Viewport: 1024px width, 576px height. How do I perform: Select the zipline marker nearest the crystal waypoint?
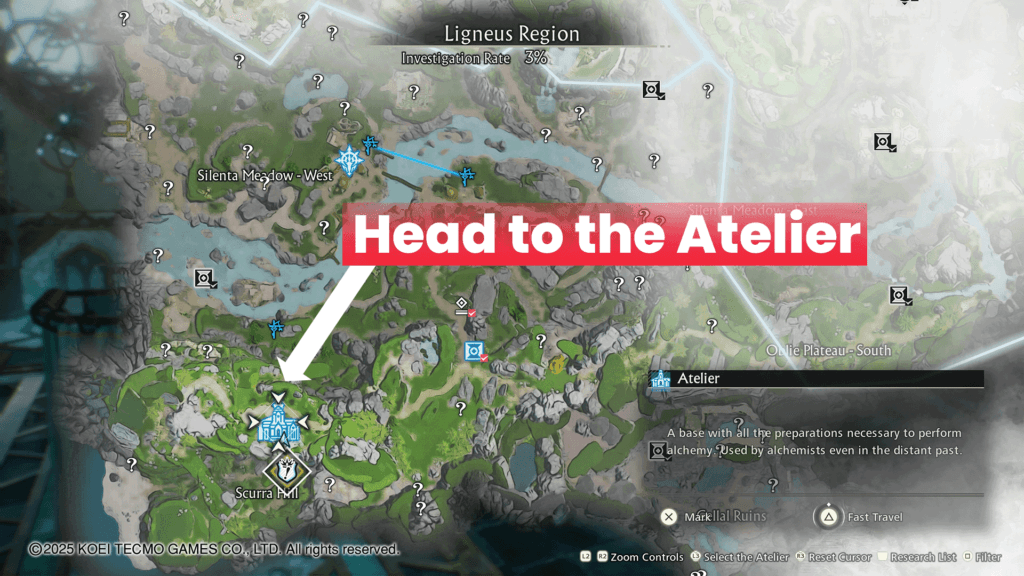[370, 145]
